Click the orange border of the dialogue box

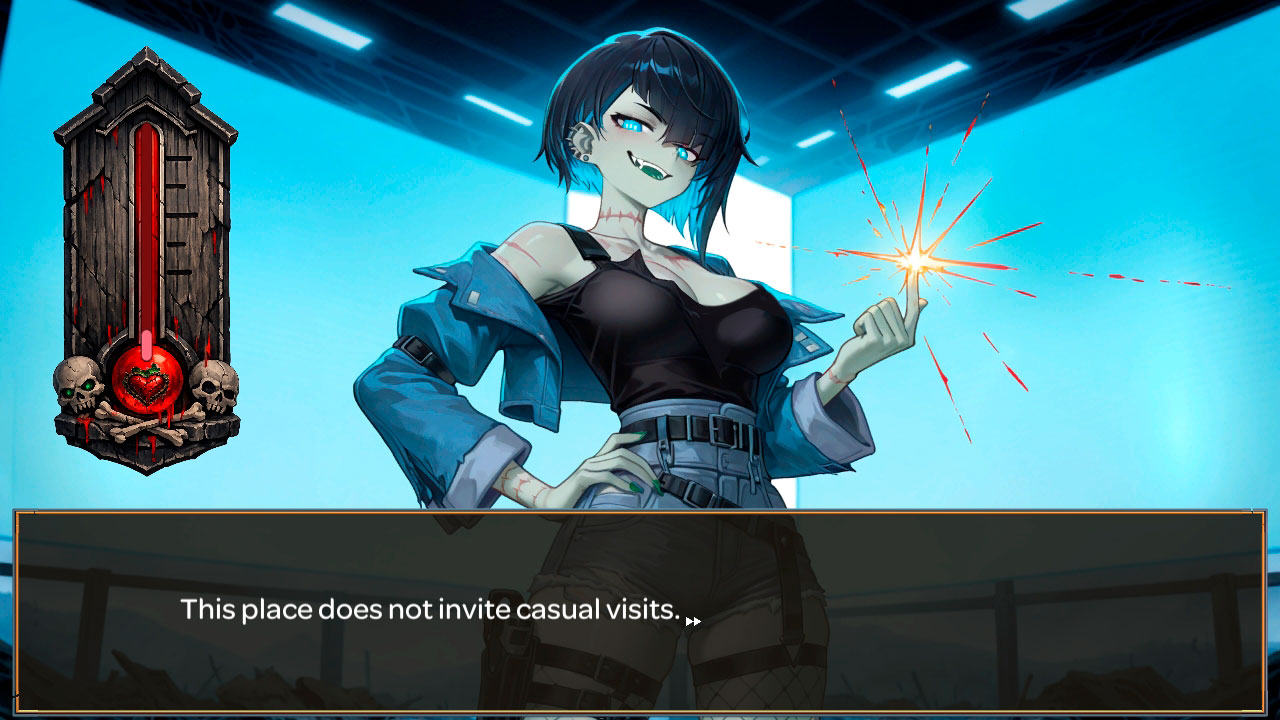click(x=640, y=513)
